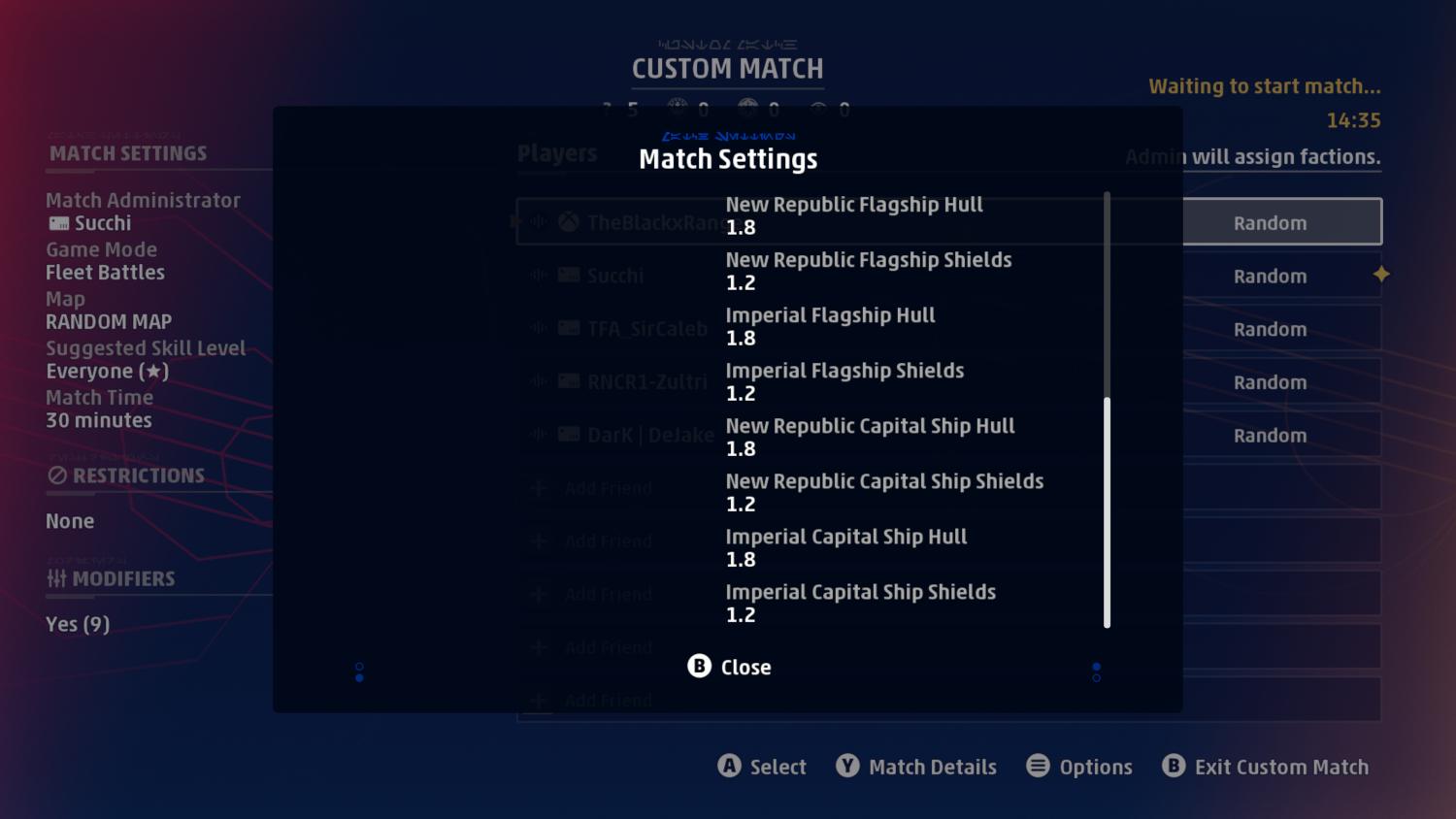The width and height of the screenshot is (1456, 819).
Task: Click the Restrictions prohibition icon in the sidebar
Action: pyautogui.click(x=58, y=475)
